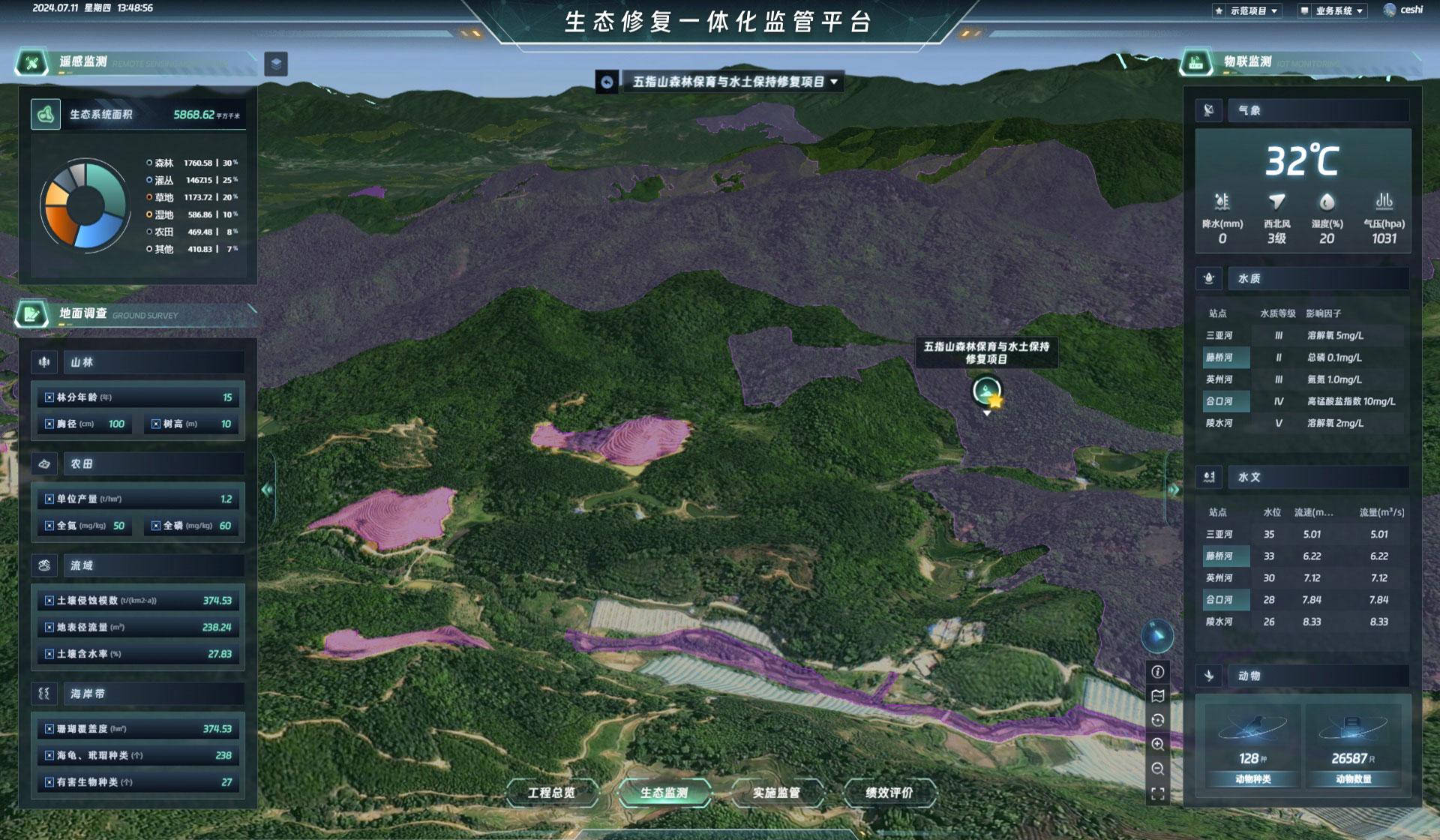Switch to the 生态监测 tab
1440x840 pixels.
pos(664,793)
